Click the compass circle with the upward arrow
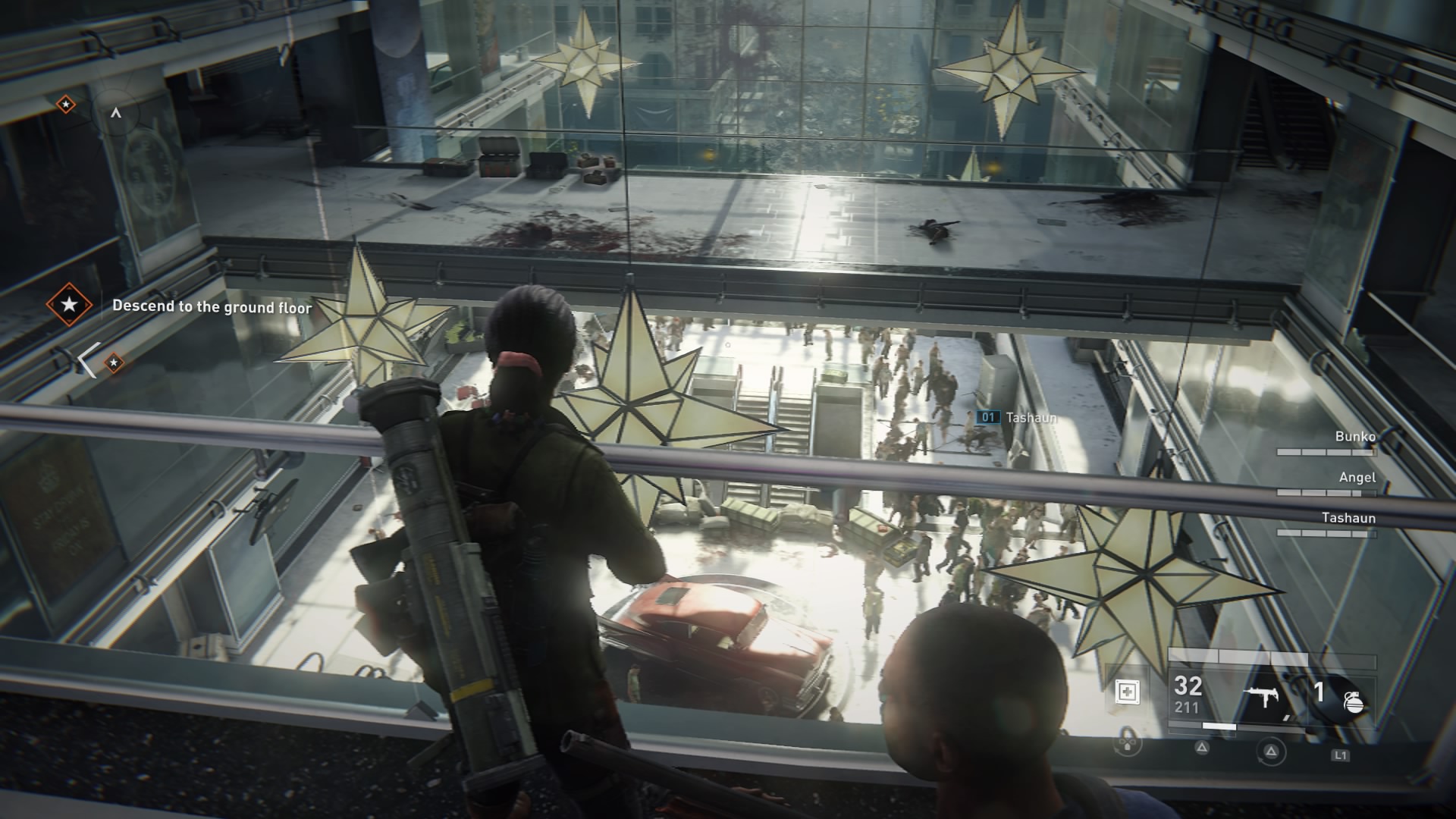The image size is (1456, 819). 116,113
